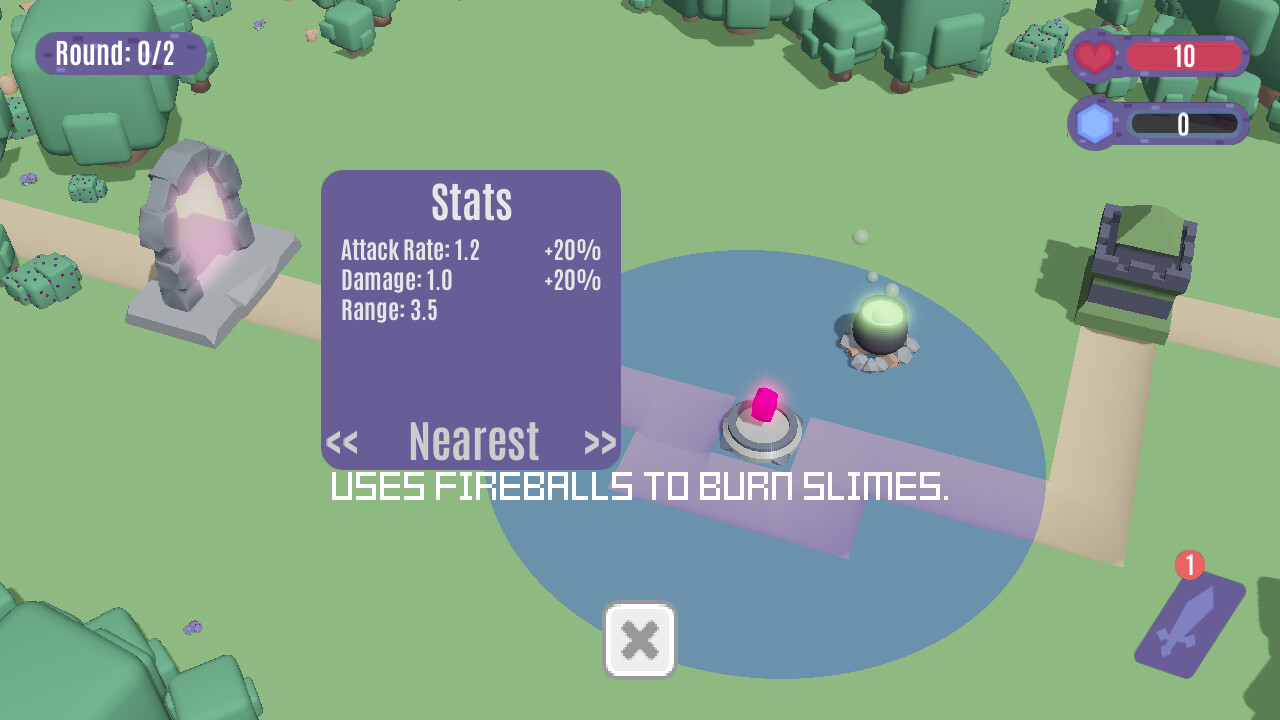Click the Attack Rate stat line
Viewport: 1280px width, 720px height.
click(x=408, y=252)
